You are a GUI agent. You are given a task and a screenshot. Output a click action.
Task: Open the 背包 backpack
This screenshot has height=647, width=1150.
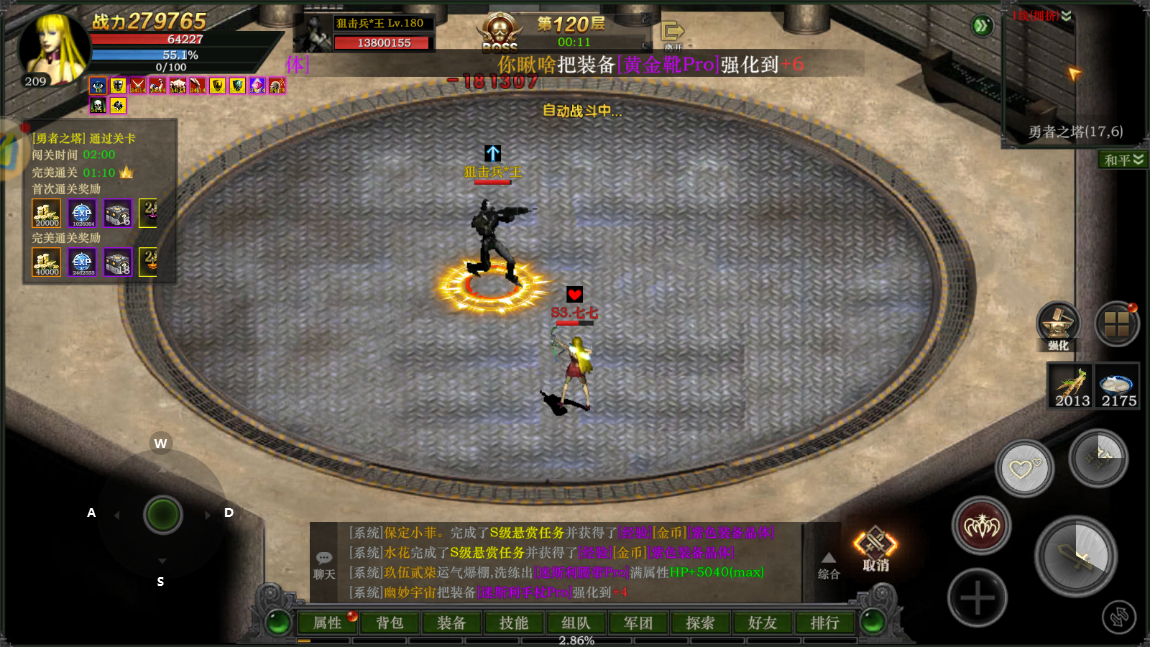389,623
